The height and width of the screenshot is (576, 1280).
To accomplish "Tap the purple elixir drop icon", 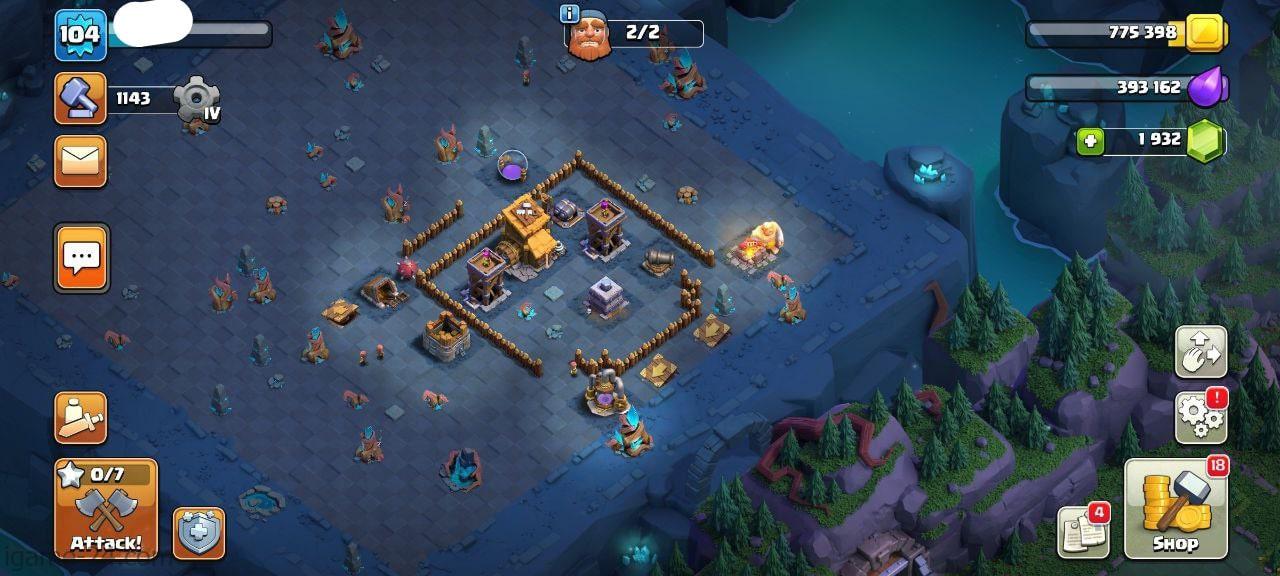I will point(1206,88).
